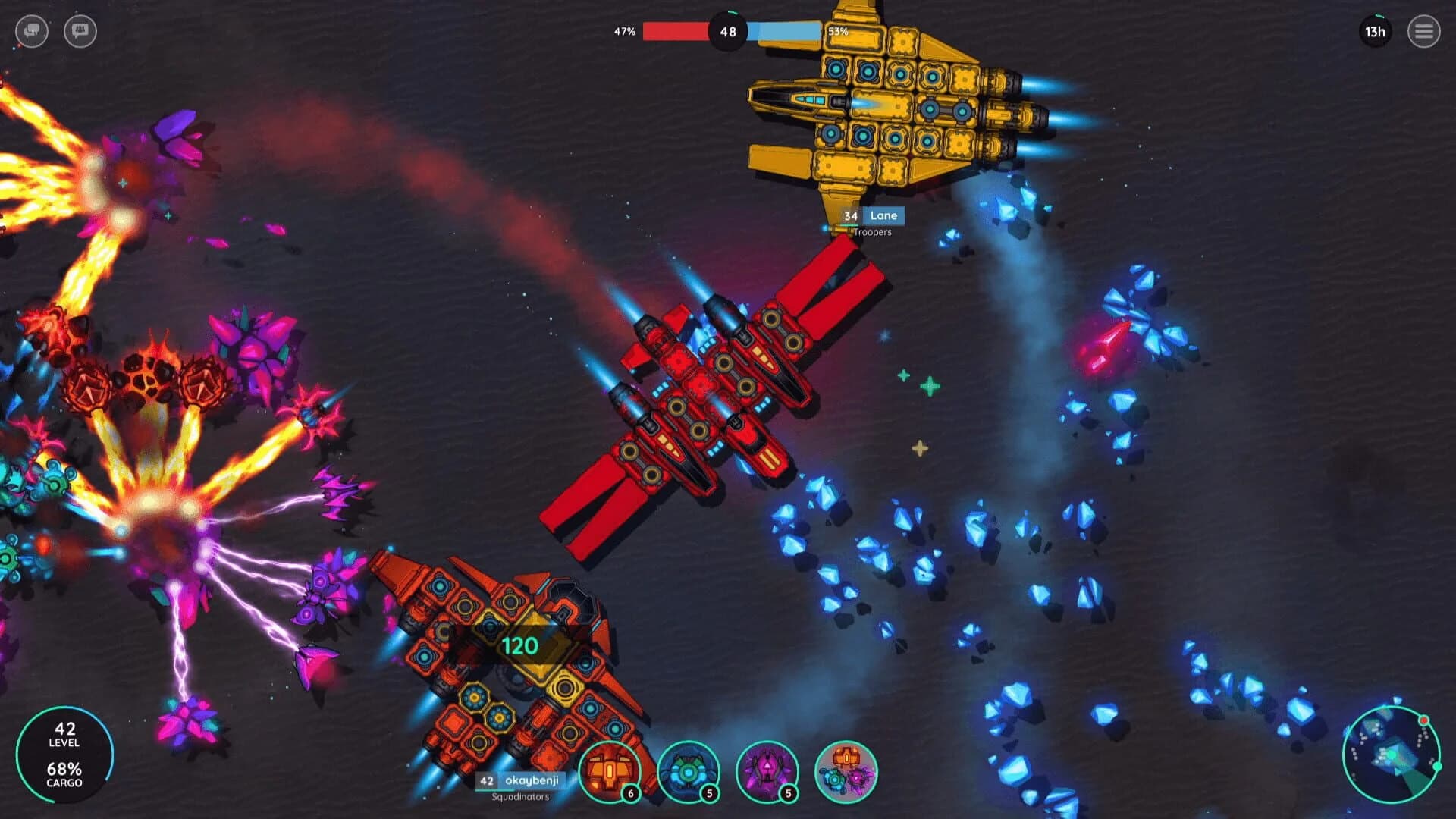Activate the blue support drone ability

[688, 770]
